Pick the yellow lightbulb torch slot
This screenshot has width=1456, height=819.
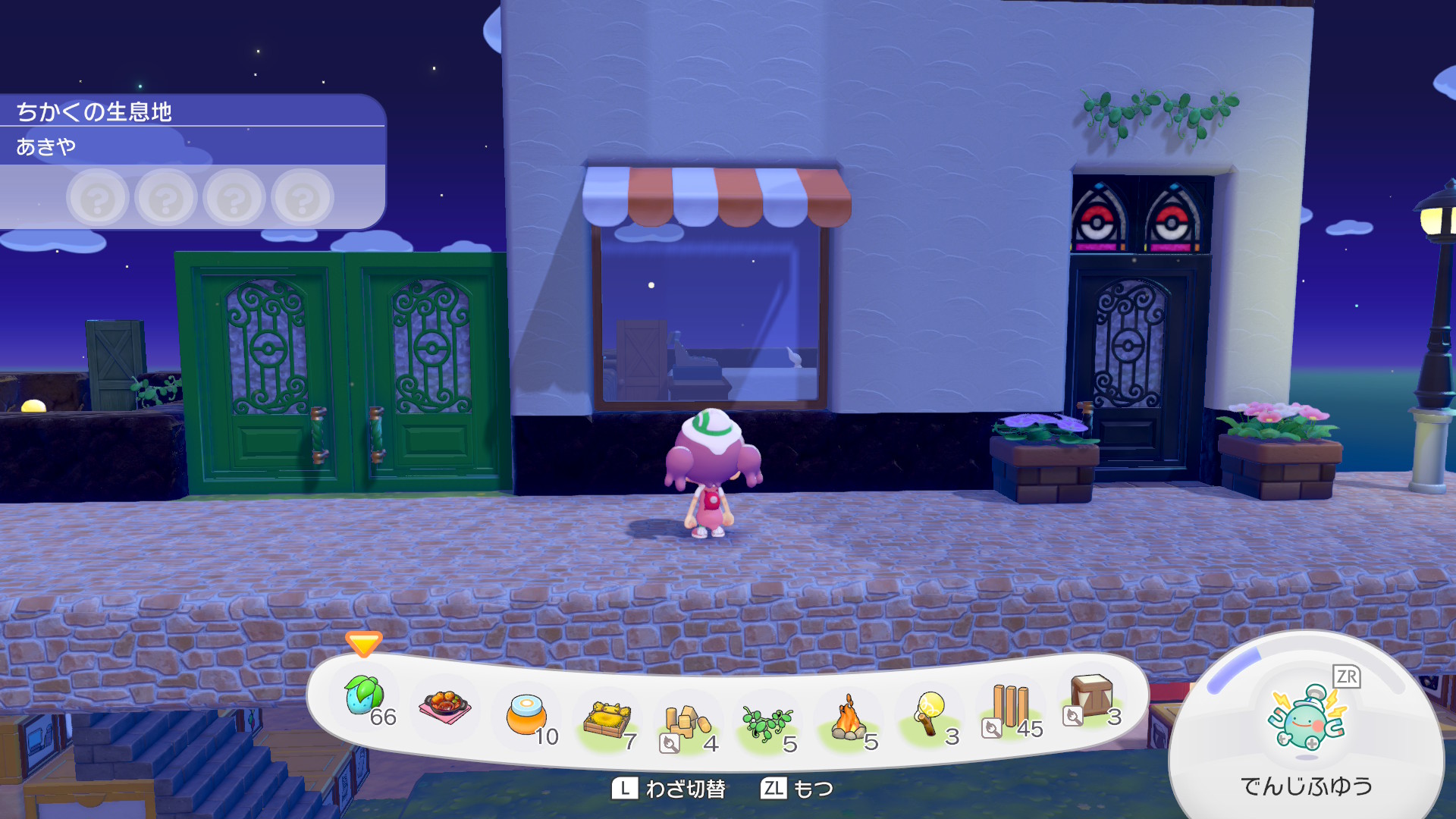coord(930,715)
